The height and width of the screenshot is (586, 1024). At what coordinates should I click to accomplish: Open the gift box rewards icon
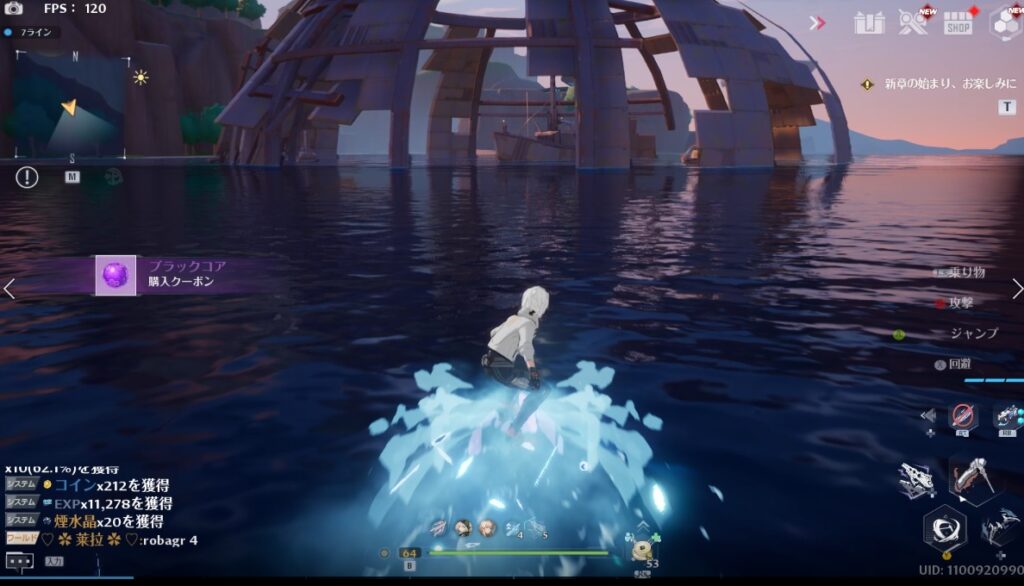(870, 23)
